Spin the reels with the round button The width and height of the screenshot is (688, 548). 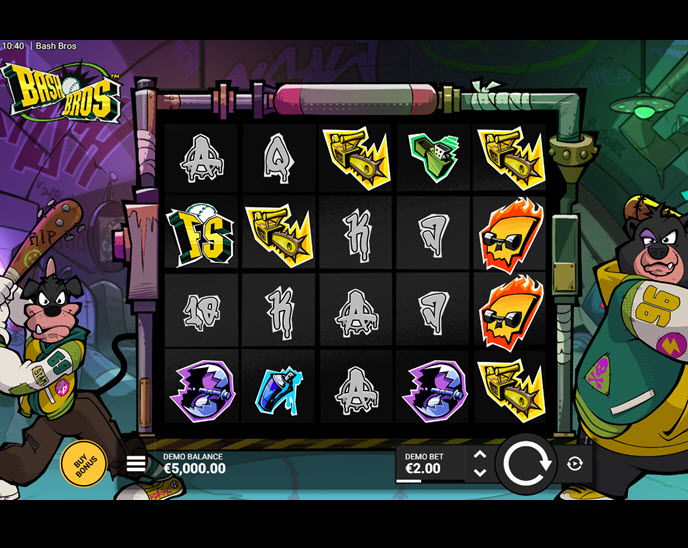coord(526,464)
